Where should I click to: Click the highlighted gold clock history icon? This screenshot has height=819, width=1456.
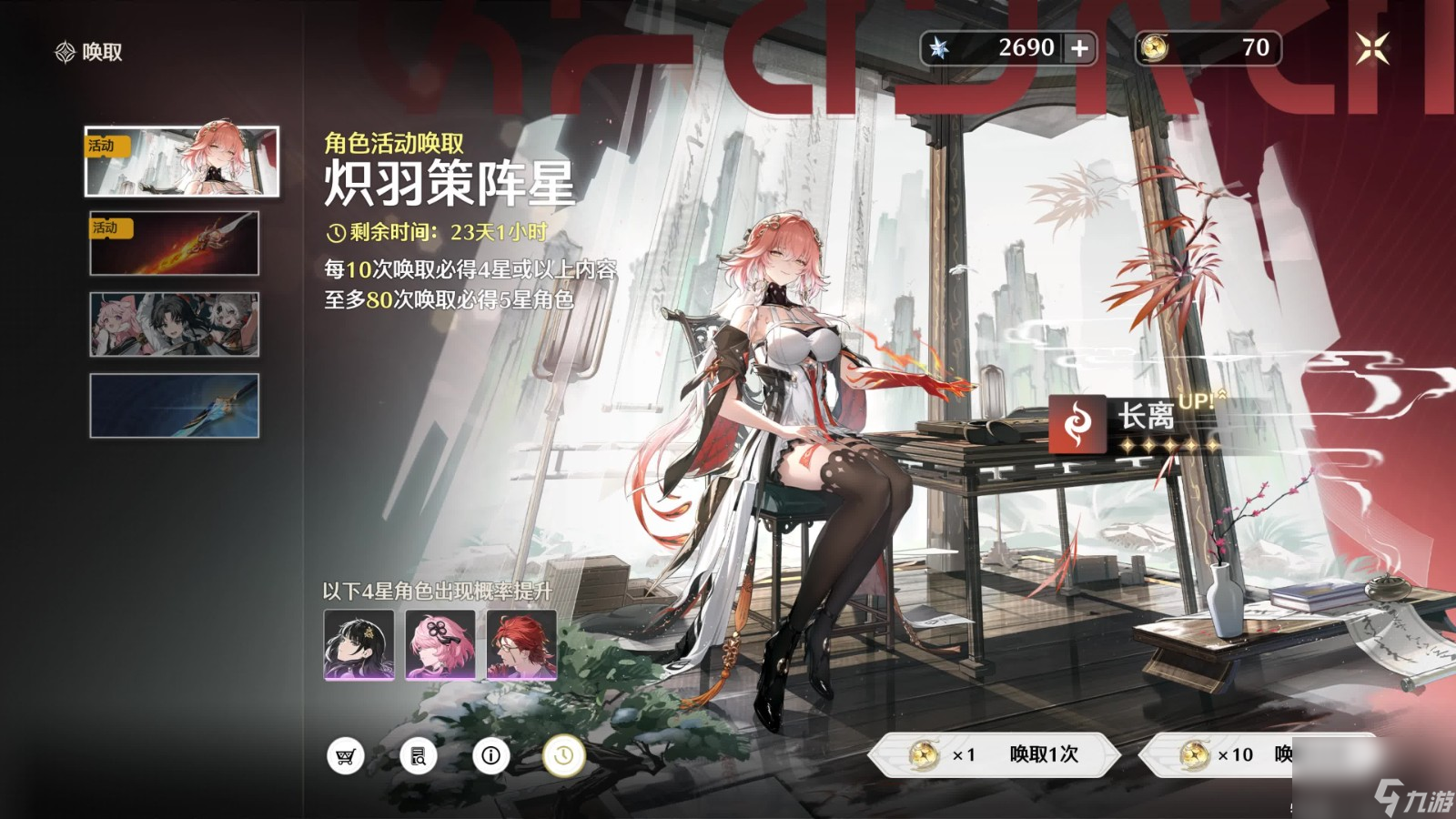click(563, 755)
